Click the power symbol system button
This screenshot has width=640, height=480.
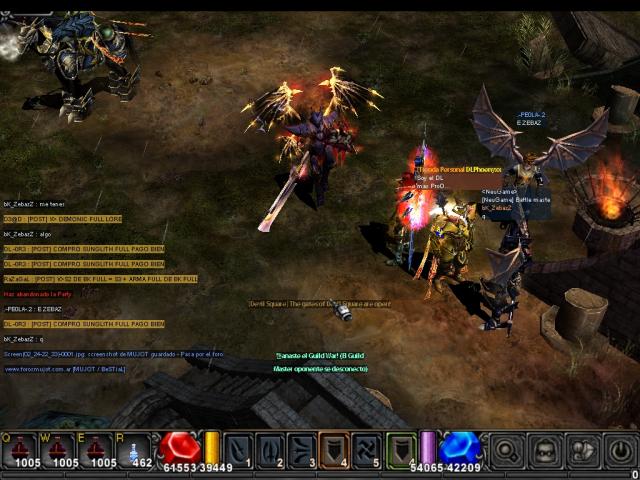click(620, 450)
